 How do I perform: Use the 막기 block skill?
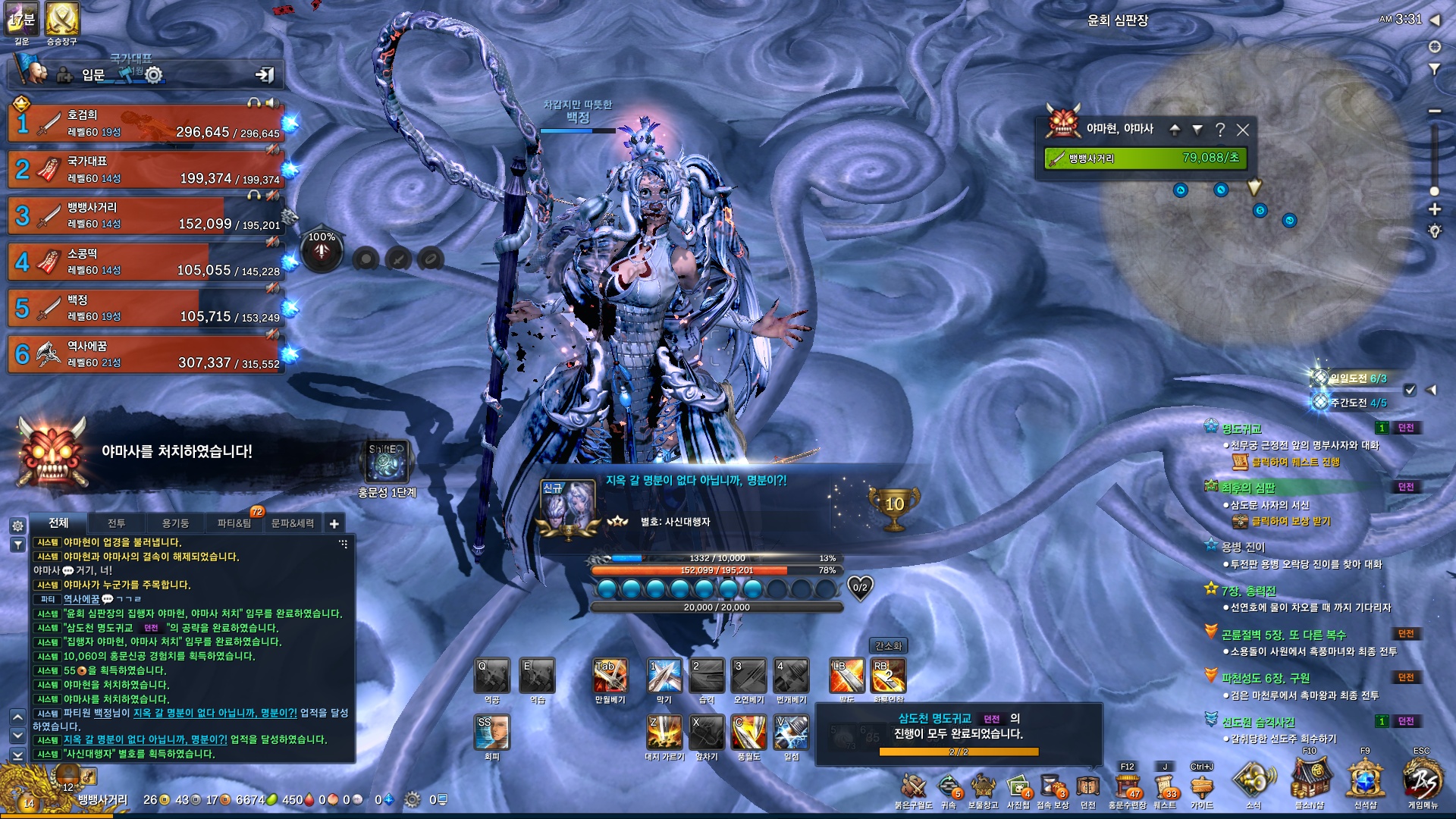[x=664, y=675]
